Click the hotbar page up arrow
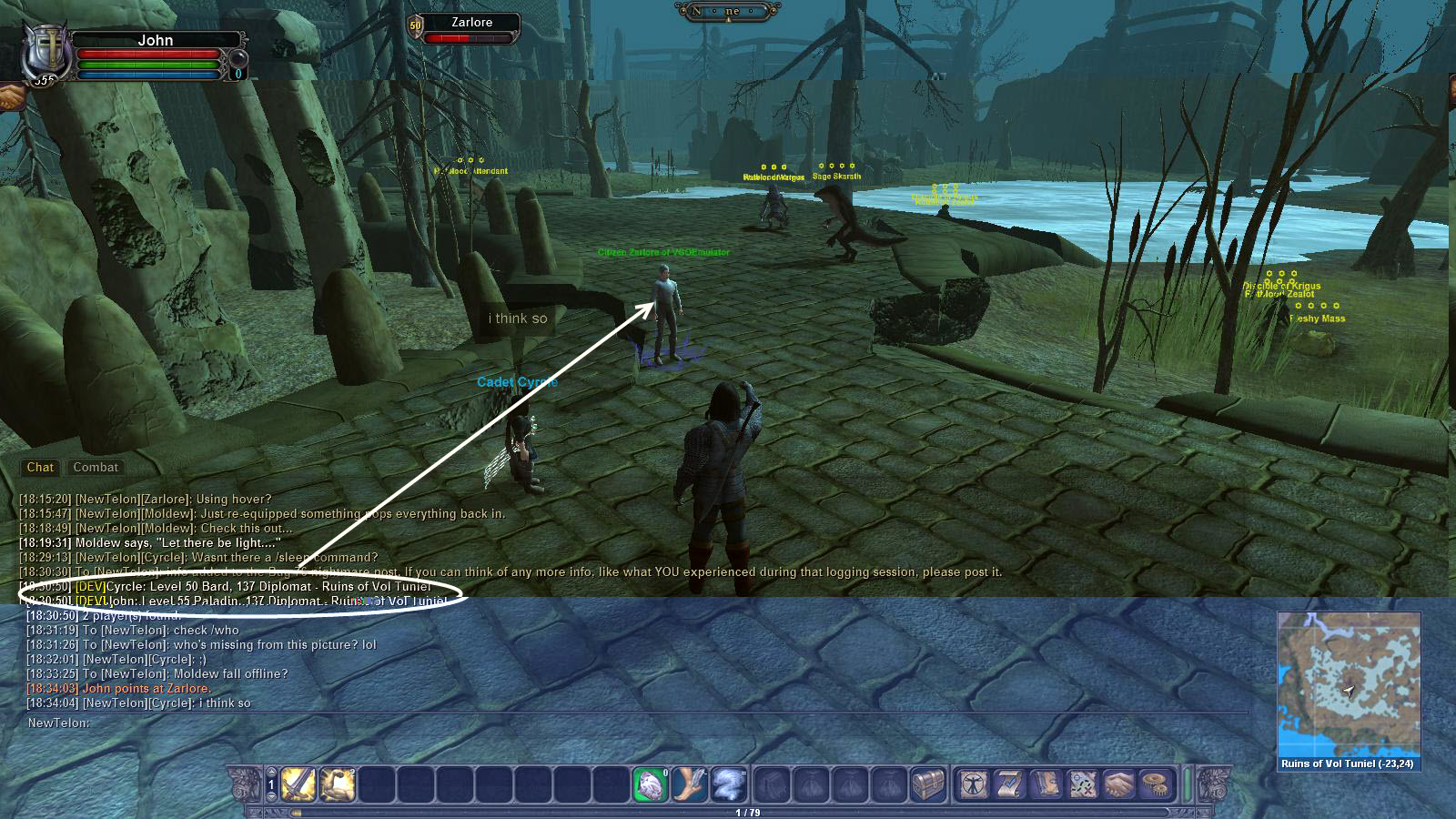1456x819 pixels. click(x=271, y=773)
